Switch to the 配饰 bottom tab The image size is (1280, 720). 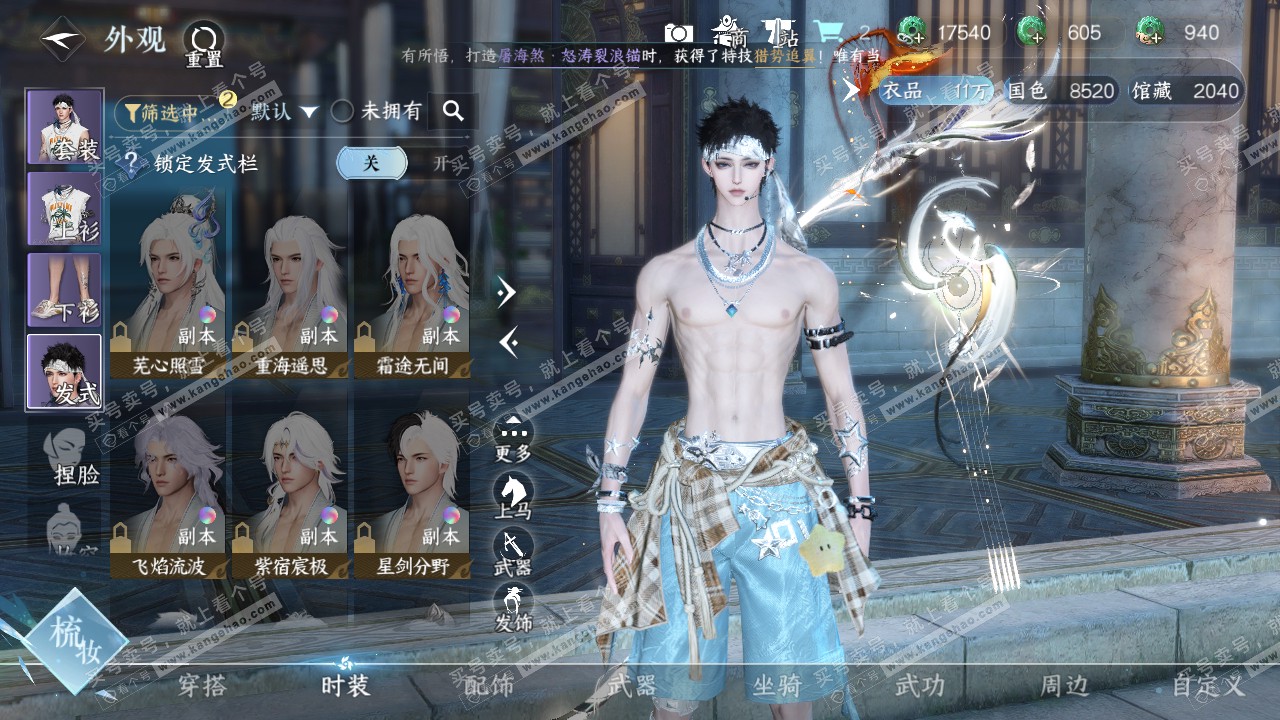pyautogui.click(x=489, y=685)
